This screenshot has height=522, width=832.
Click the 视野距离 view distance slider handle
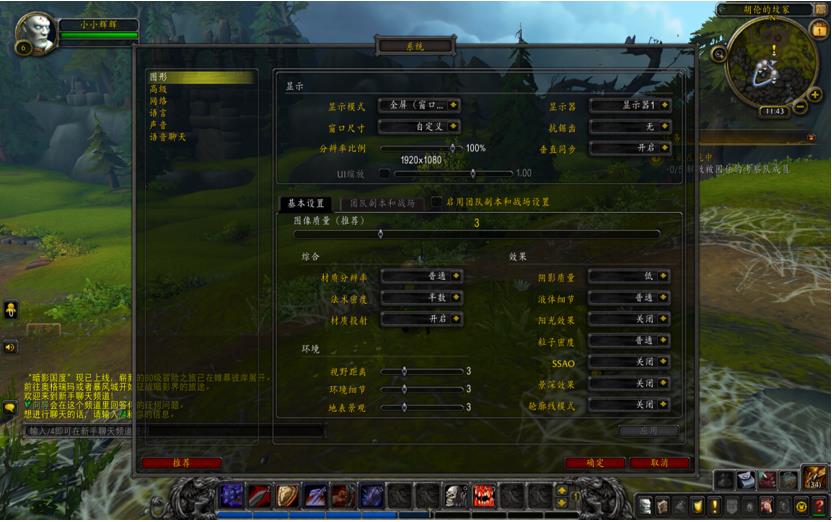[404, 371]
